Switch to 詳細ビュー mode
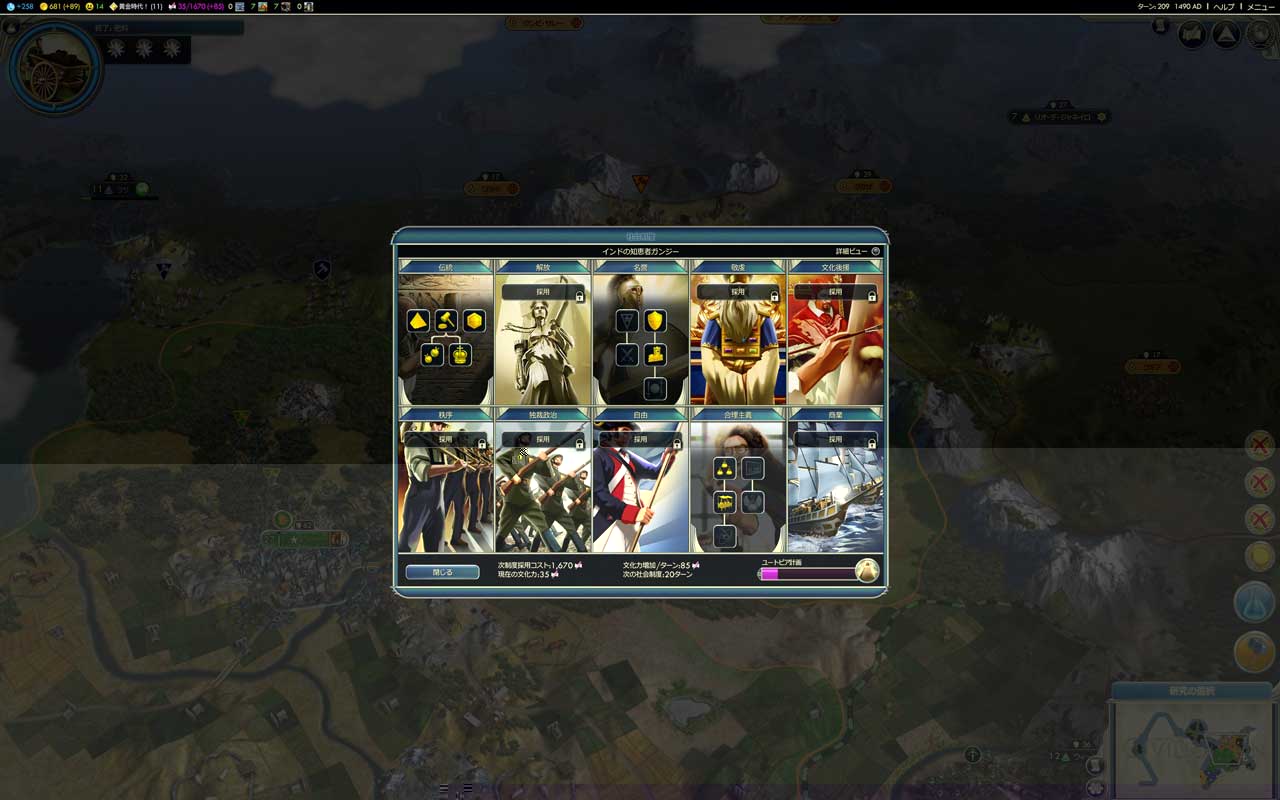Image resolution: width=1280 pixels, height=800 pixels. click(x=851, y=249)
